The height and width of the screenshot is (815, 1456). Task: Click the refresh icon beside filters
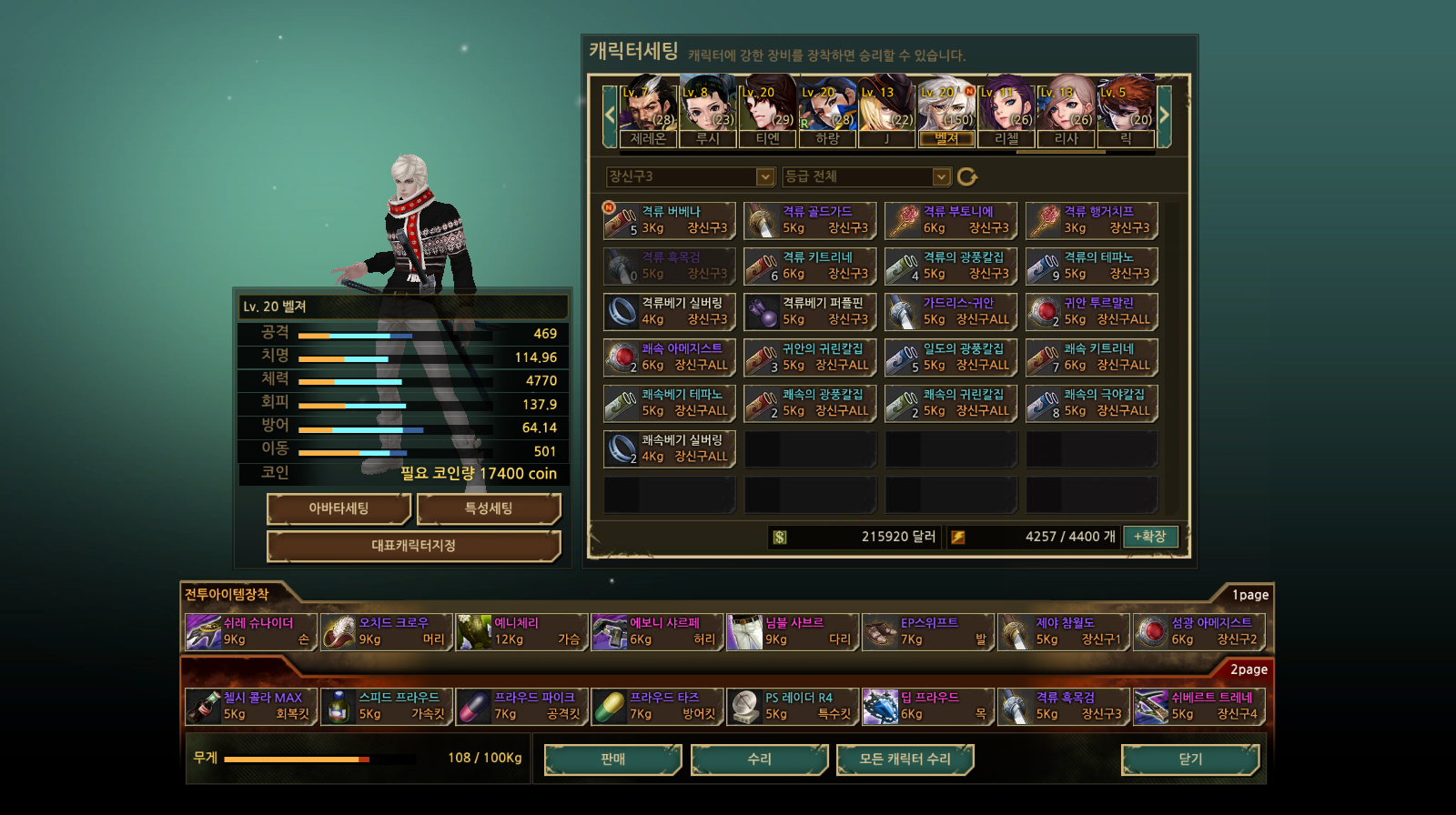[x=967, y=176]
